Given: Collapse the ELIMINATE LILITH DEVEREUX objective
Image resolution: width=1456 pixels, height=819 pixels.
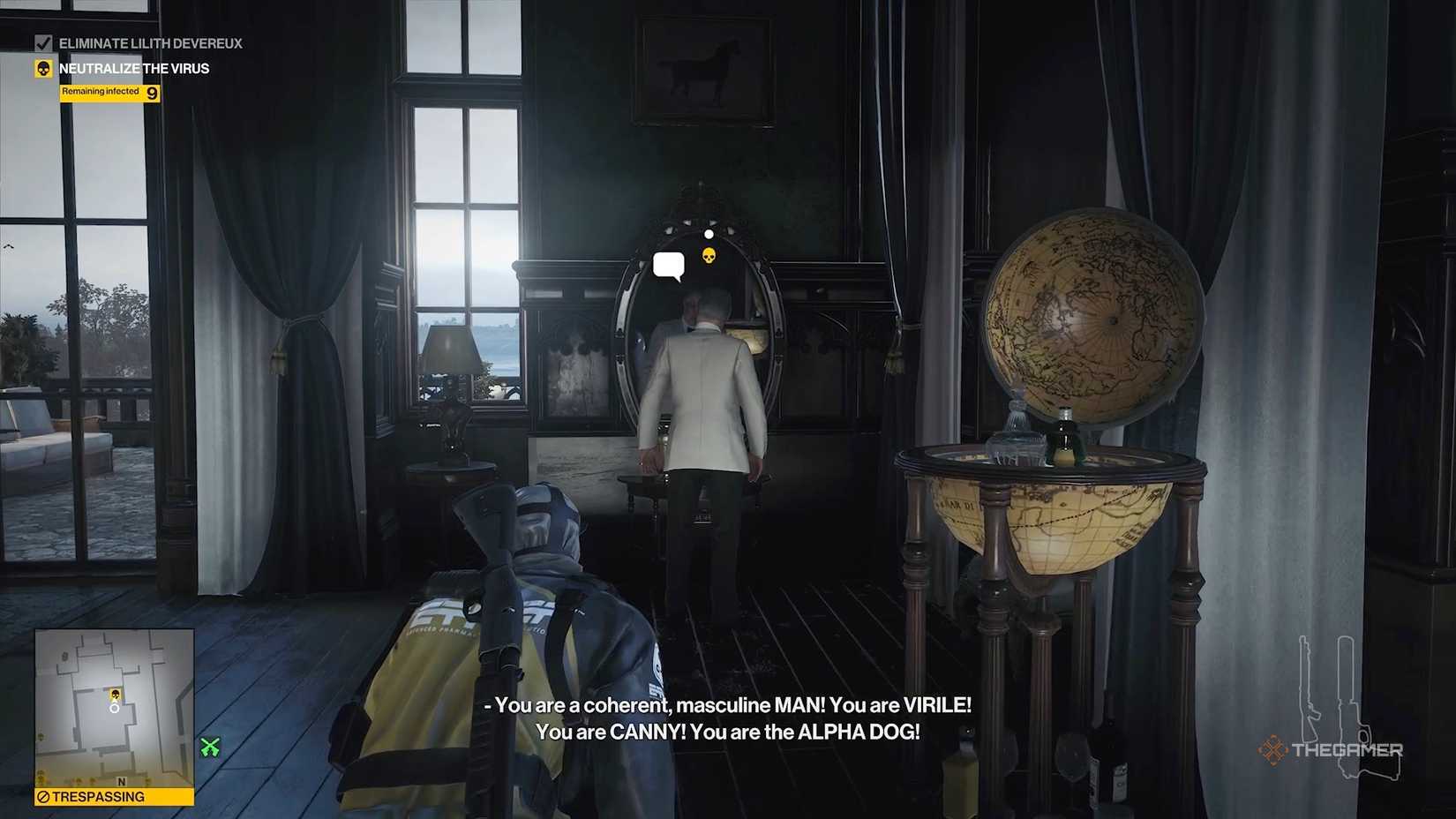Looking at the screenshot, I should pos(151,42).
